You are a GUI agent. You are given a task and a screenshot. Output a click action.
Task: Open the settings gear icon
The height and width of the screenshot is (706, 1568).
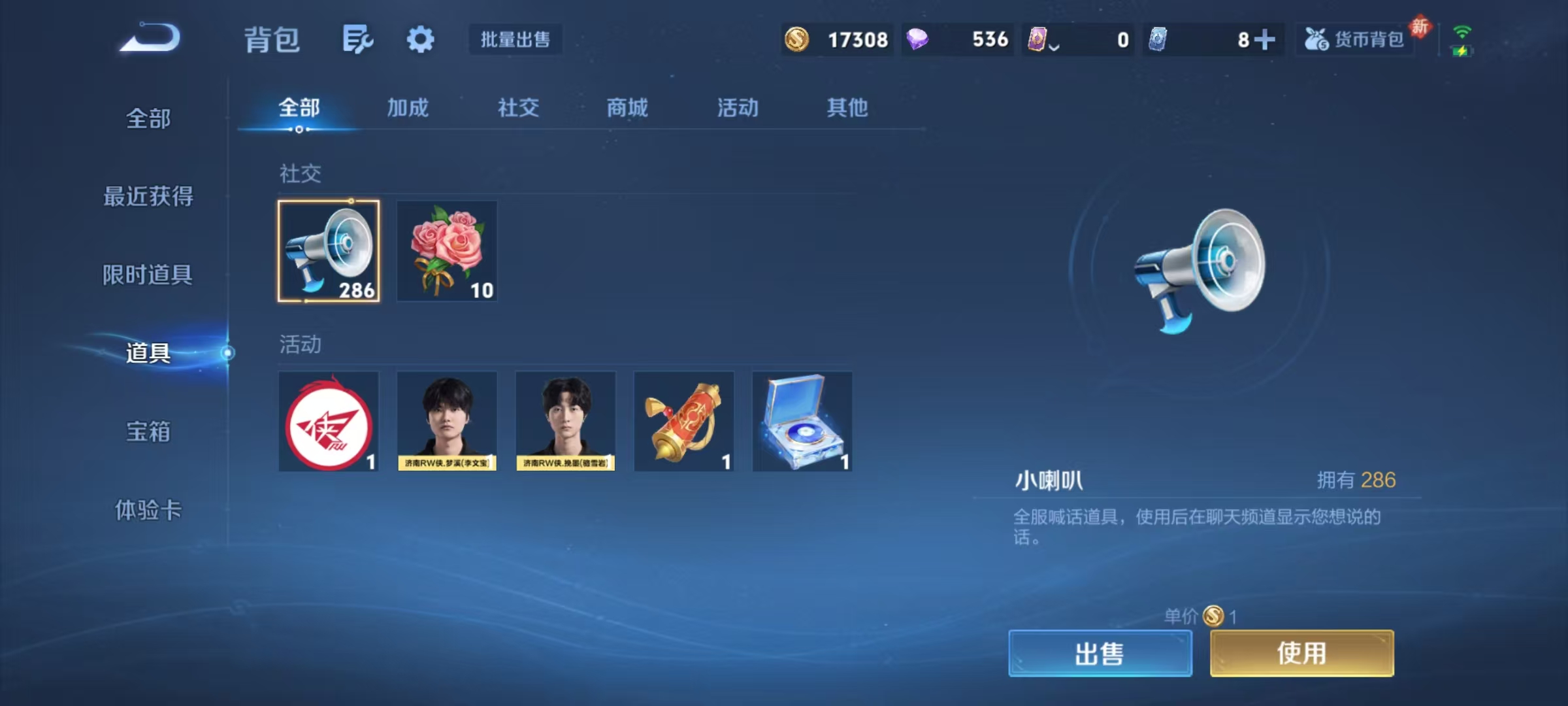[x=420, y=39]
